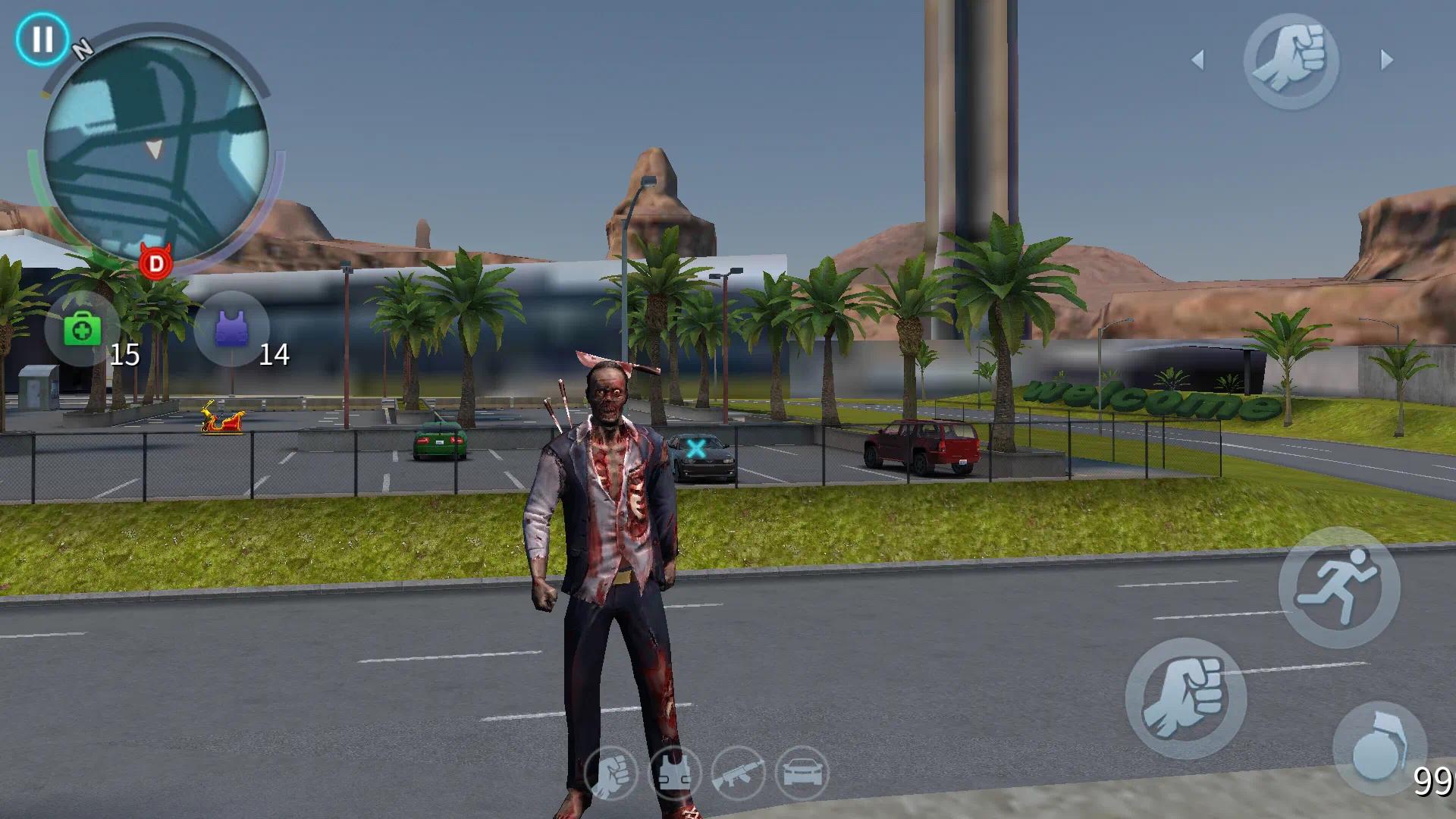Equip the purple body armor vest
The height and width of the screenshot is (819, 1456).
231,330
